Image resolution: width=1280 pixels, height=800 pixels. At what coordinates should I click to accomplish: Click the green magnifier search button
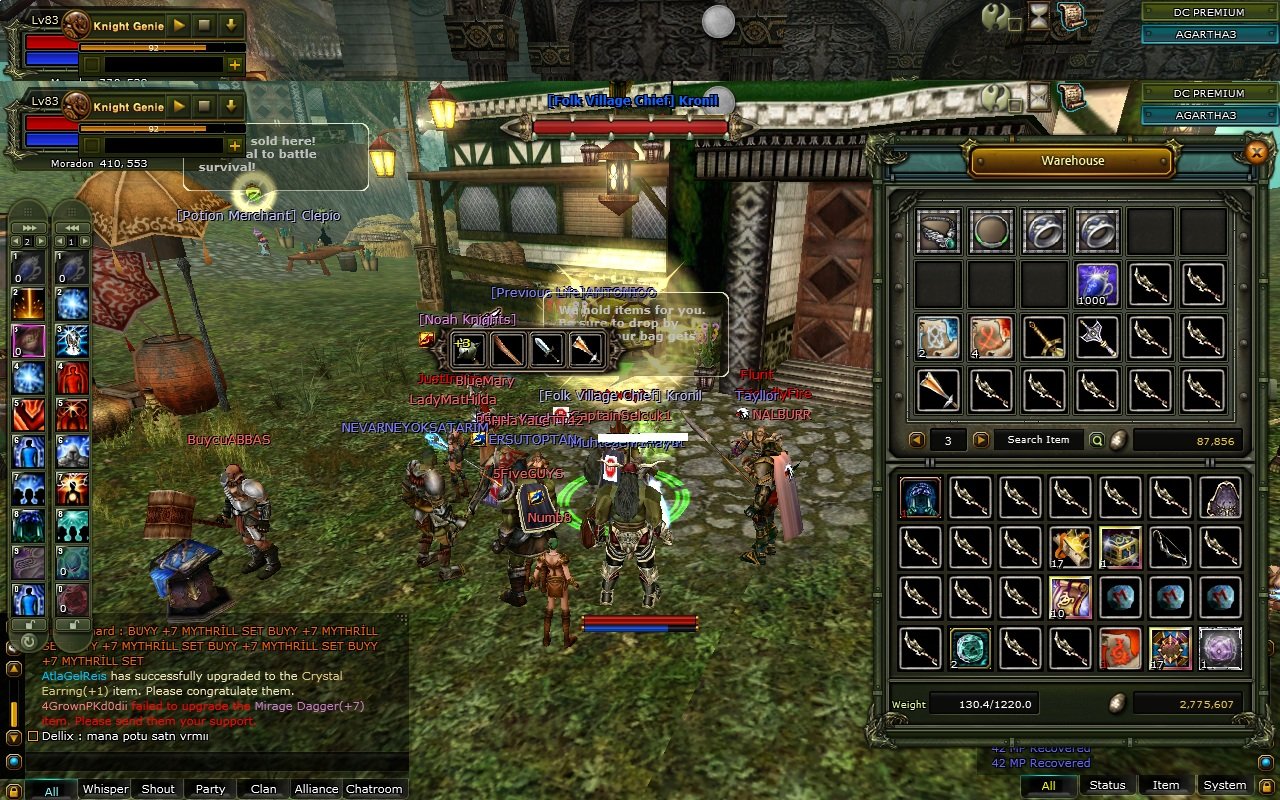[1097, 440]
